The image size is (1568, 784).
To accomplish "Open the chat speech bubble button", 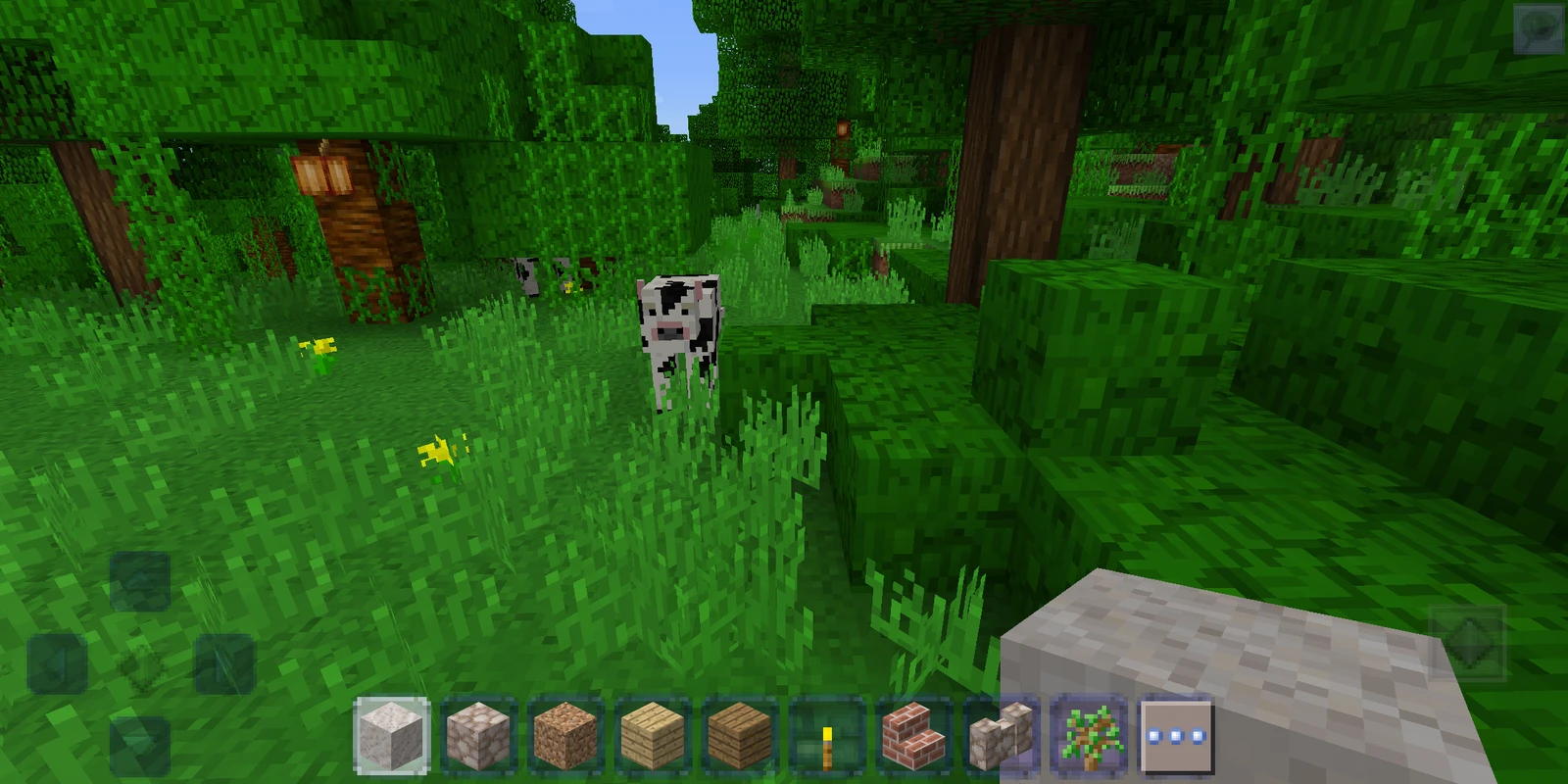I will click(1538, 28).
